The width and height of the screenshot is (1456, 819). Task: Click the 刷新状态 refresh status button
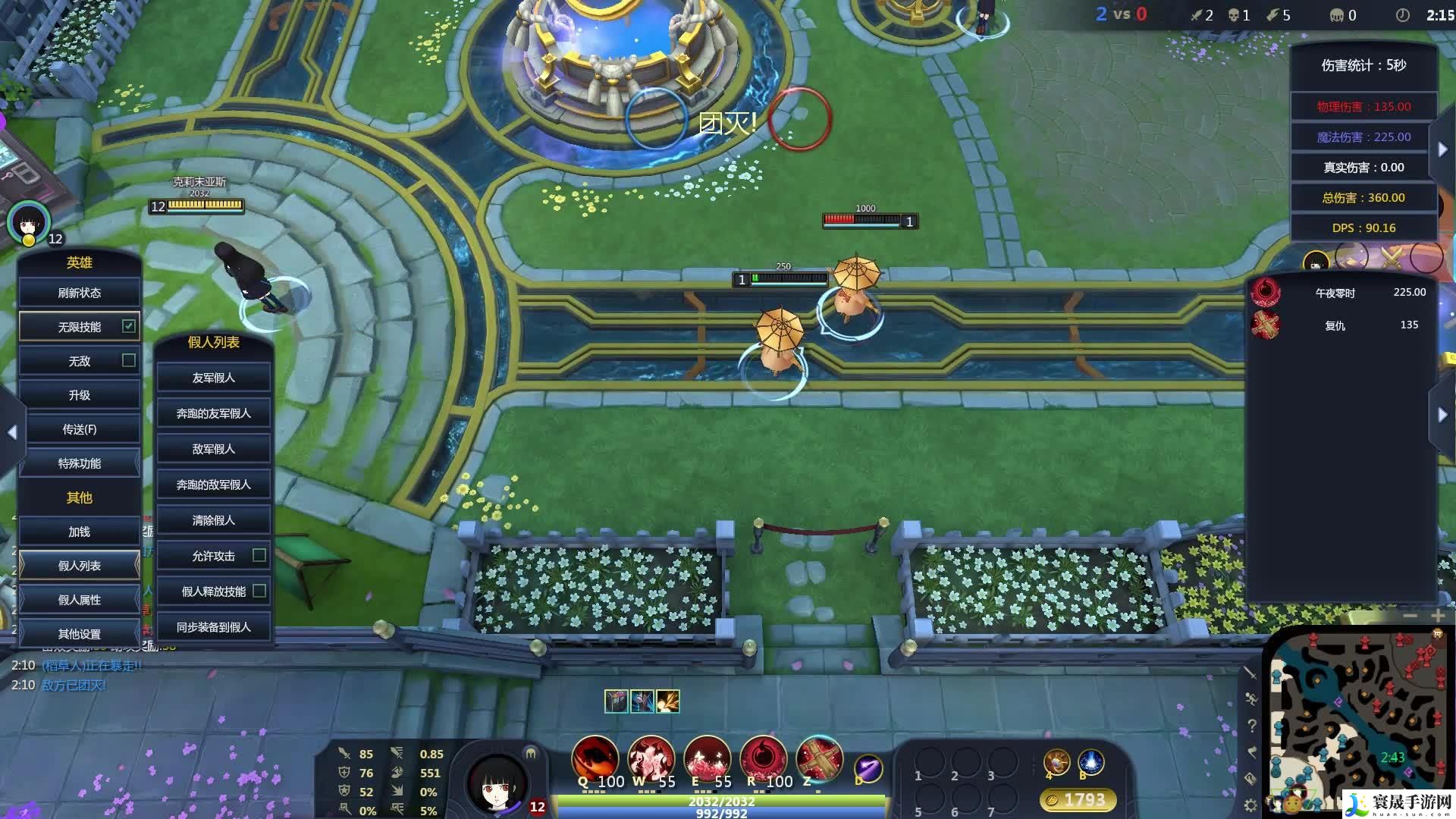(x=80, y=293)
